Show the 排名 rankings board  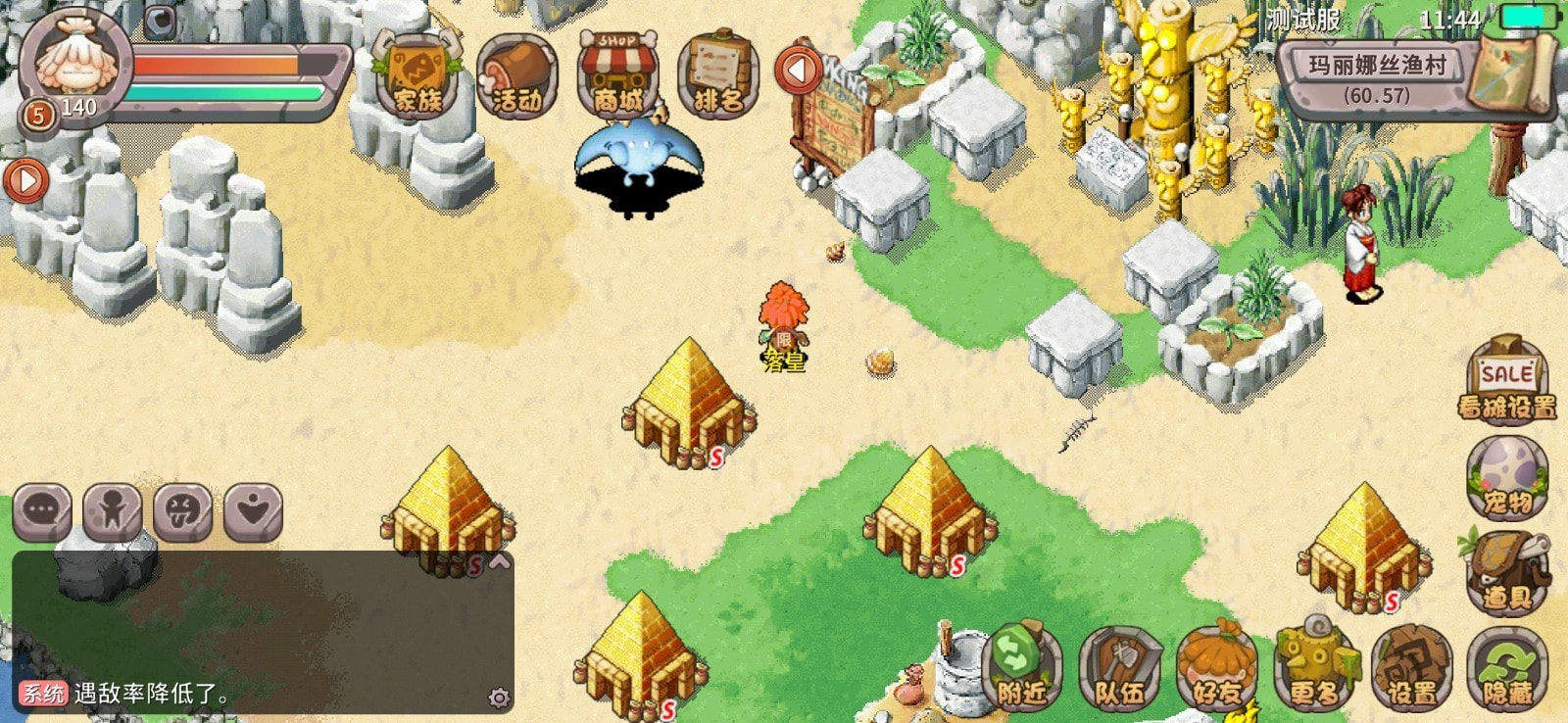[x=717, y=77]
